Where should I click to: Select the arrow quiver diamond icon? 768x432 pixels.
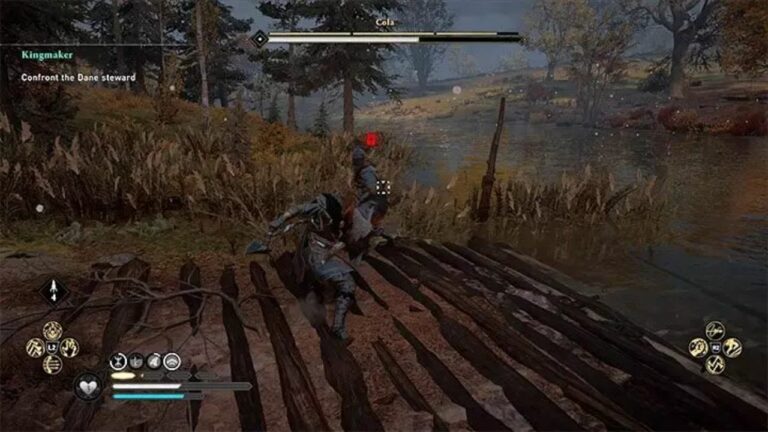click(x=53, y=291)
